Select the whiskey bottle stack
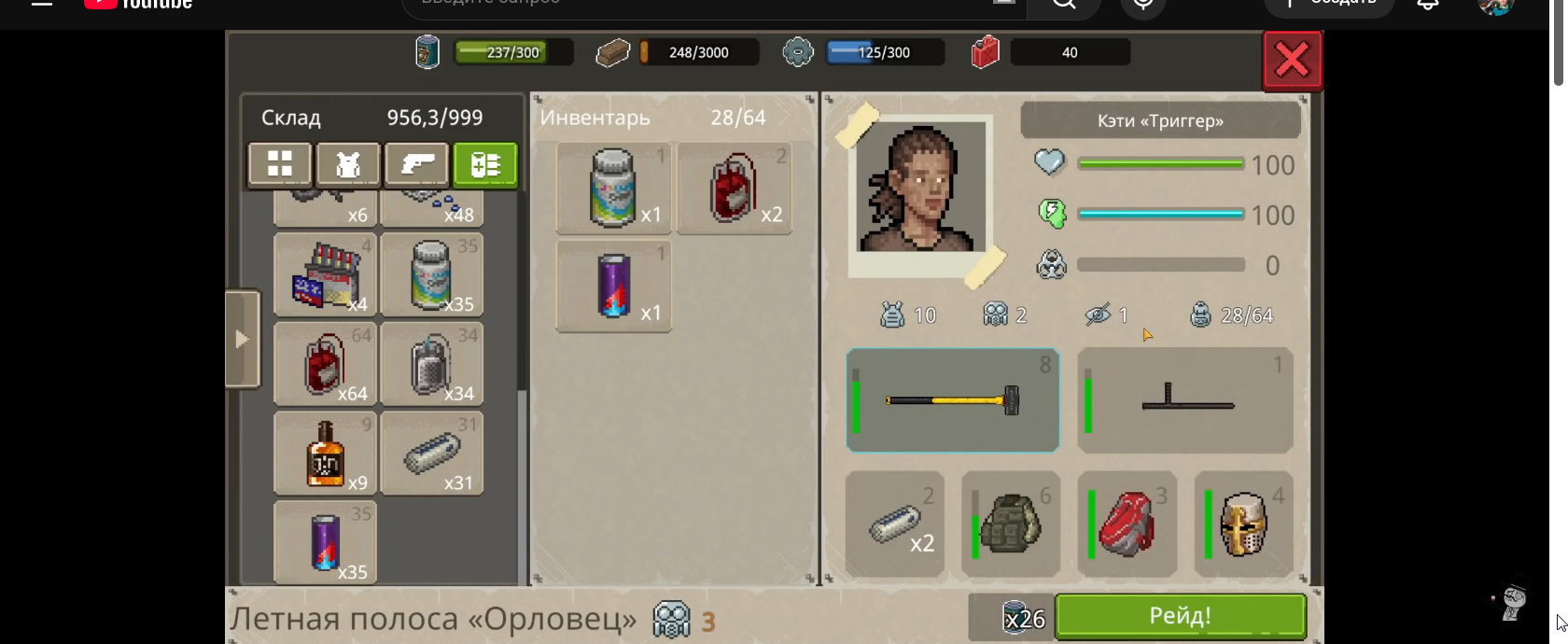The width and height of the screenshot is (1568, 644). pyautogui.click(x=325, y=454)
